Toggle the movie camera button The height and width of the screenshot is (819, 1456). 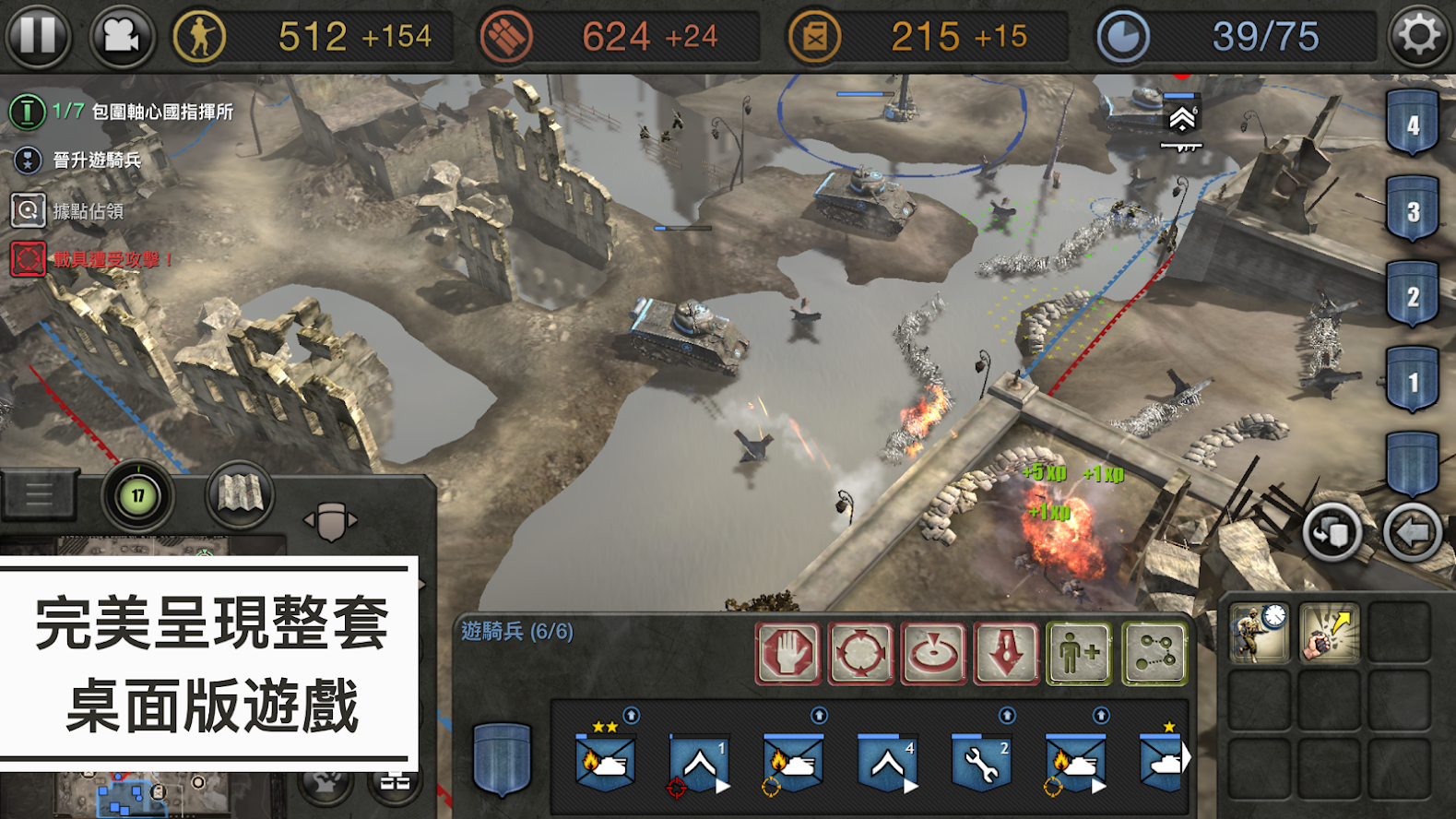(x=121, y=36)
